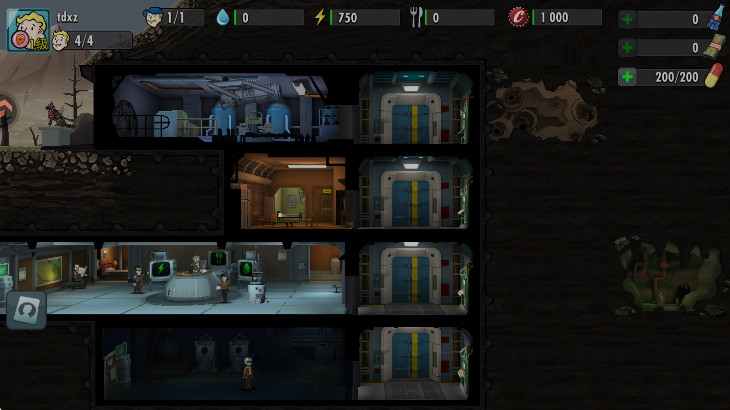The image size is (730, 410).
Task: Add stimpaks with the 200/200 plus button
Action: point(627,77)
